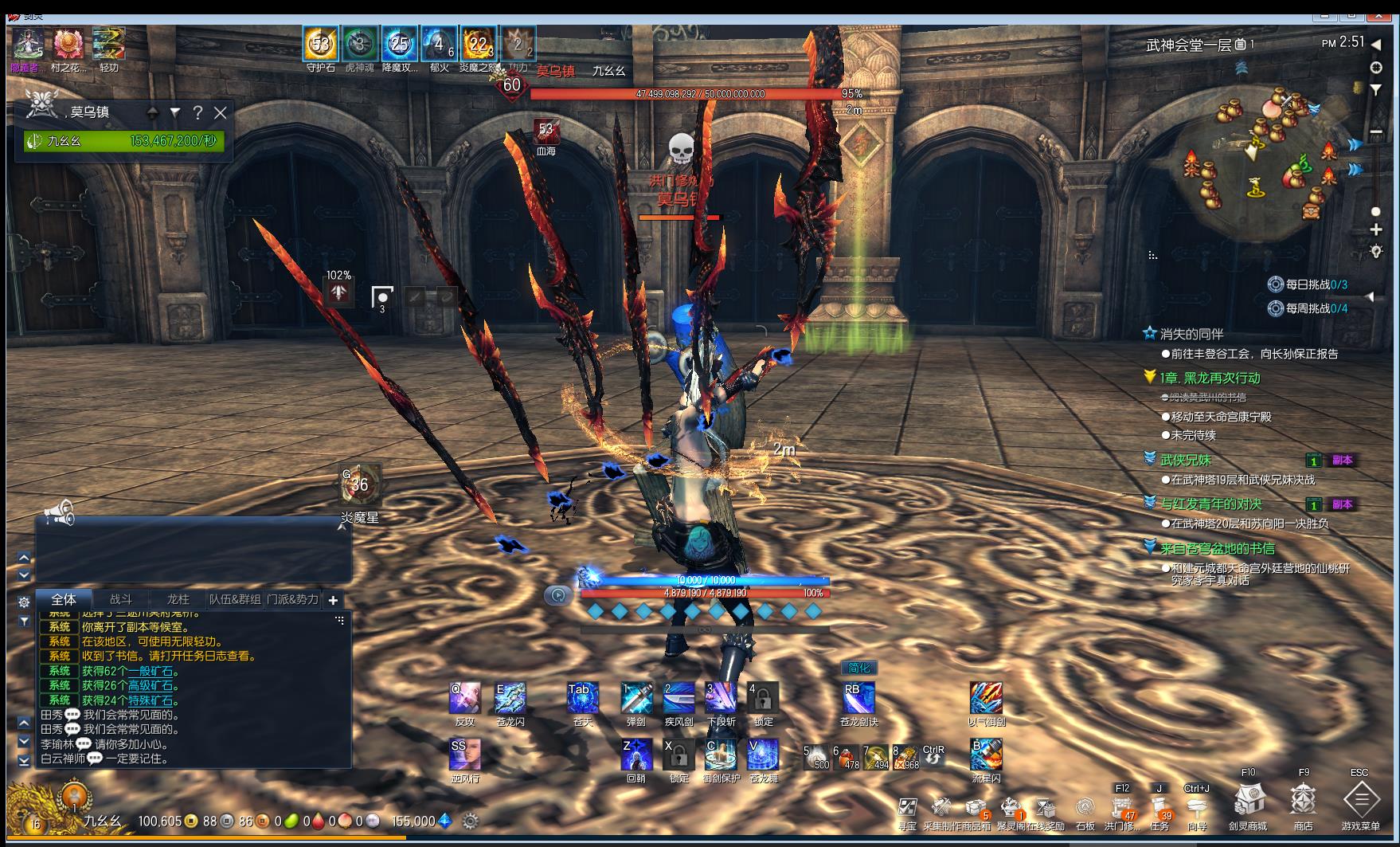Open the 寻宝 treasure hunt icon
The height and width of the screenshot is (847, 1400).
click(907, 807)
